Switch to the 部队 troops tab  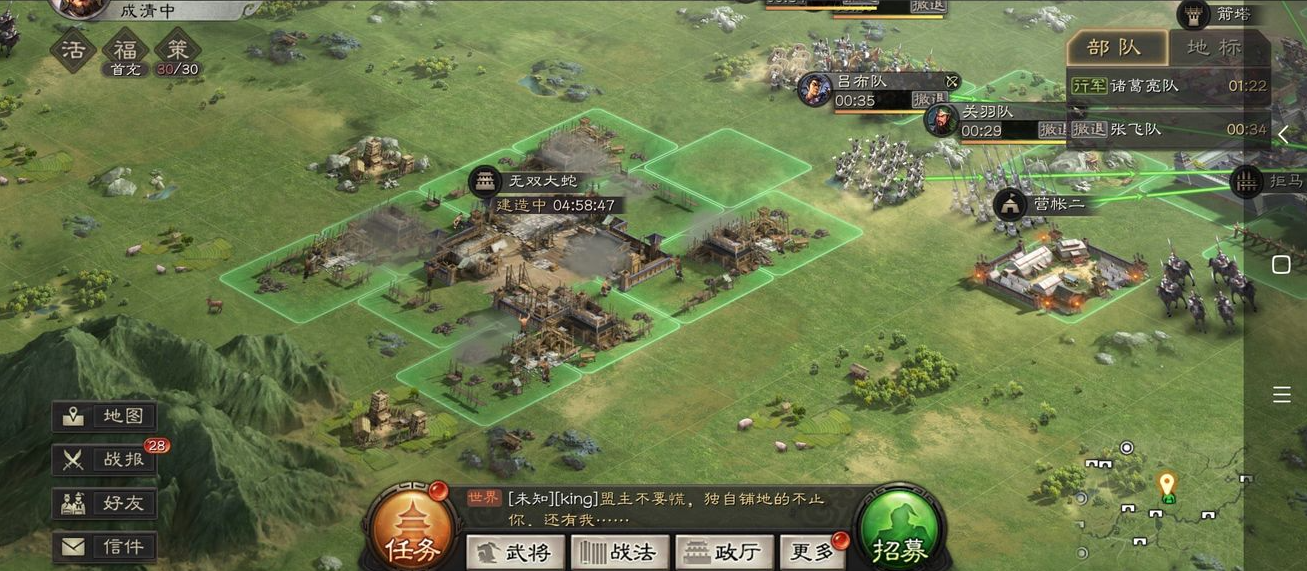(x=1116, y=48)
